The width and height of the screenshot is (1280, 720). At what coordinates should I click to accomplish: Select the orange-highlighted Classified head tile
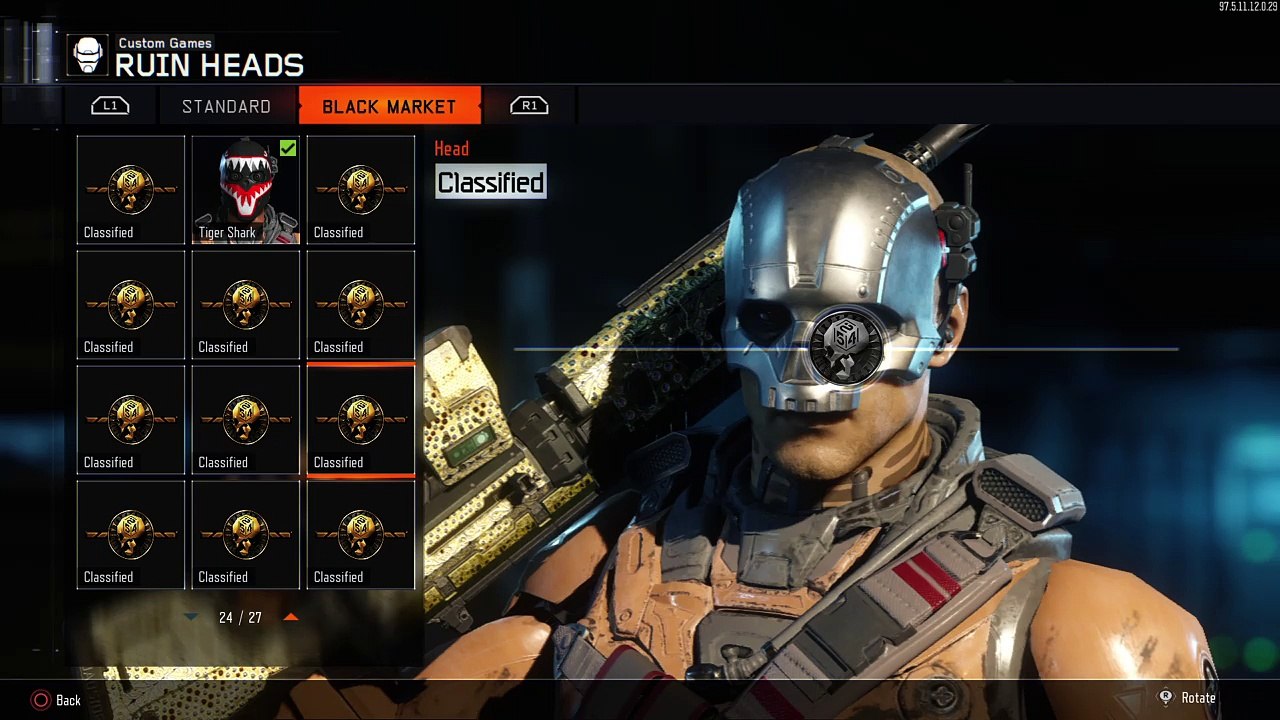click(361, 420)
